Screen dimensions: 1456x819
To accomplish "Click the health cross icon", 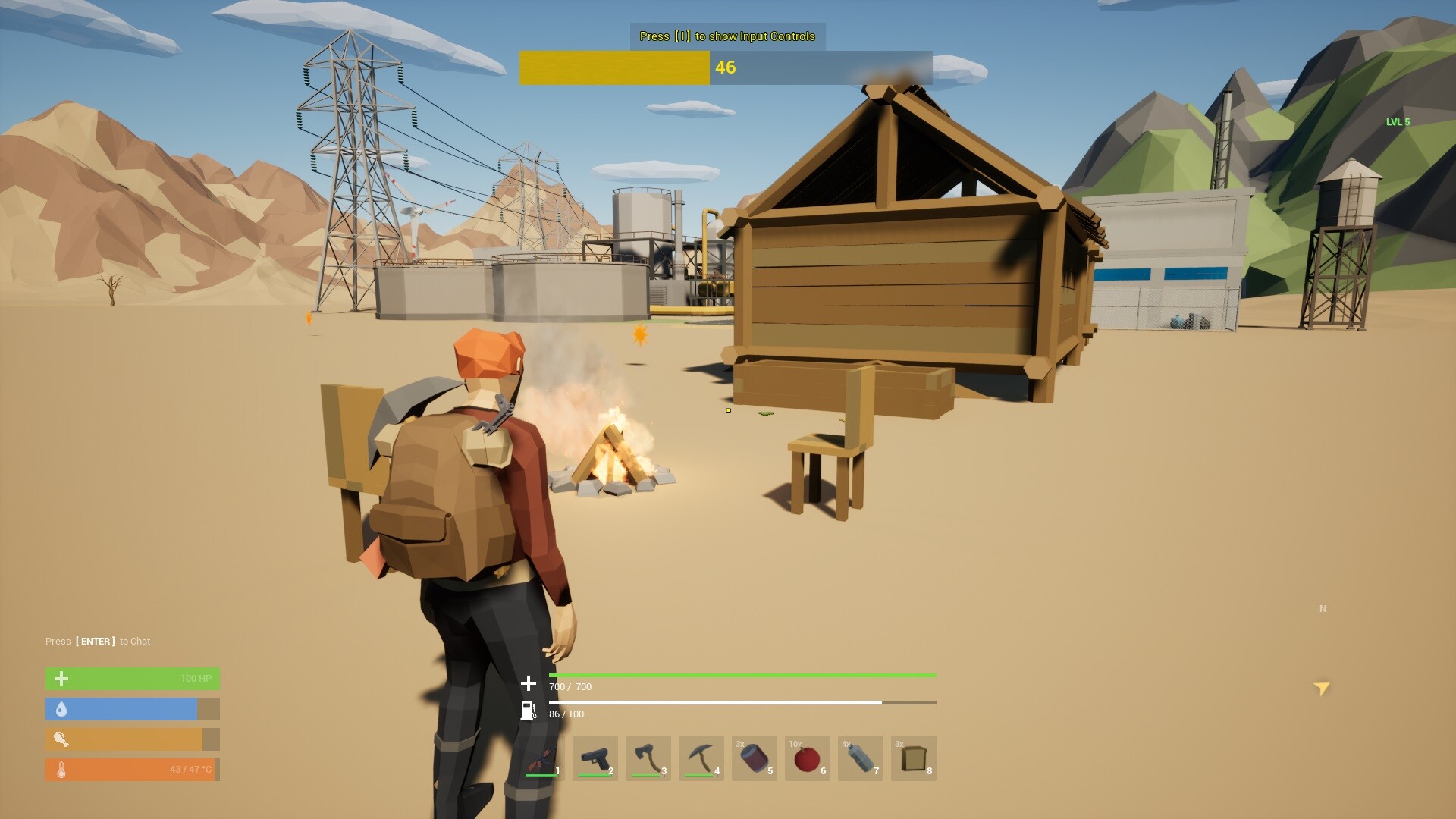I will click(x=61, y=678).
